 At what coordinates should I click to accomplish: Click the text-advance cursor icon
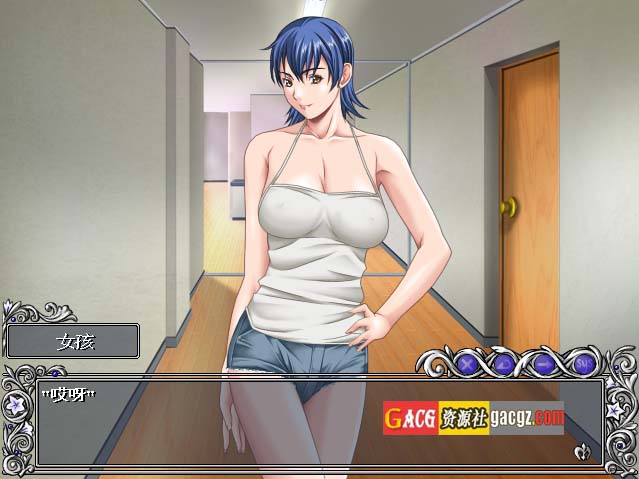pyautogui.click(x=583, y=453)
